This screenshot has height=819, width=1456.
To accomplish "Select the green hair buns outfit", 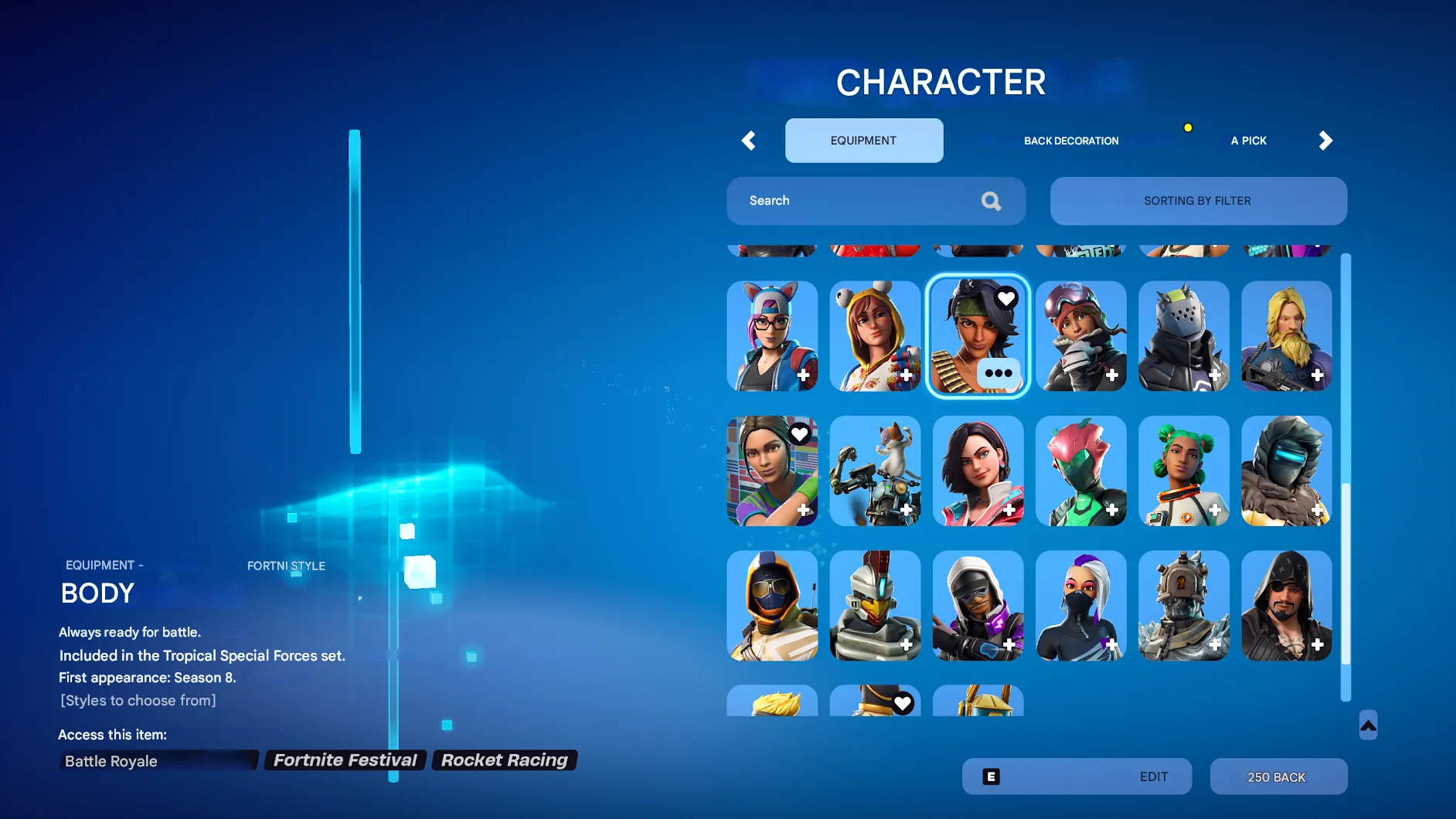I will (x=1182, y=470).
